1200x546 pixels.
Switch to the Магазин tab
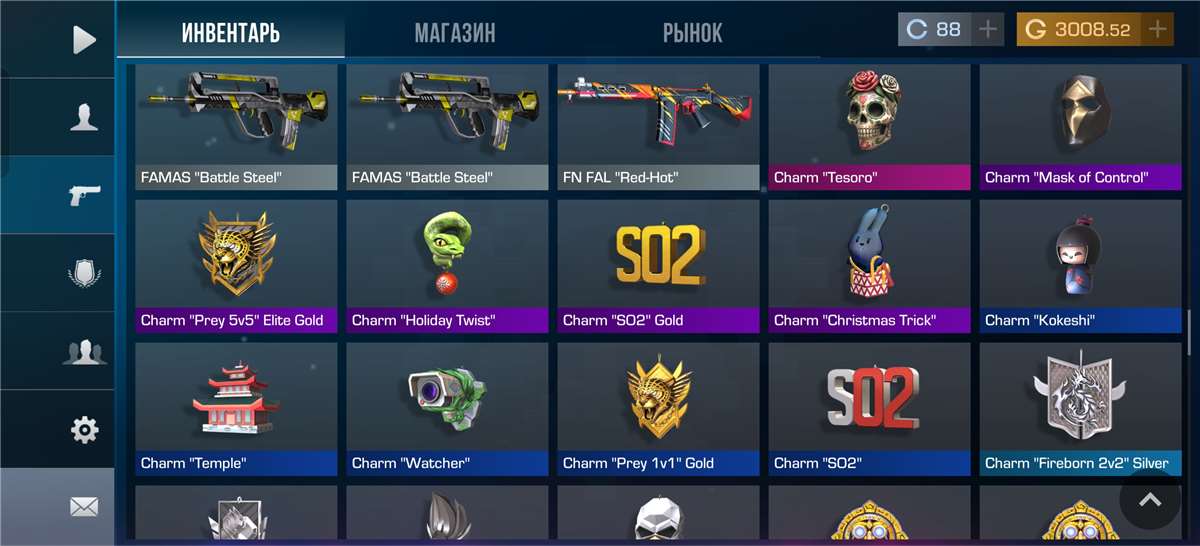455,33
